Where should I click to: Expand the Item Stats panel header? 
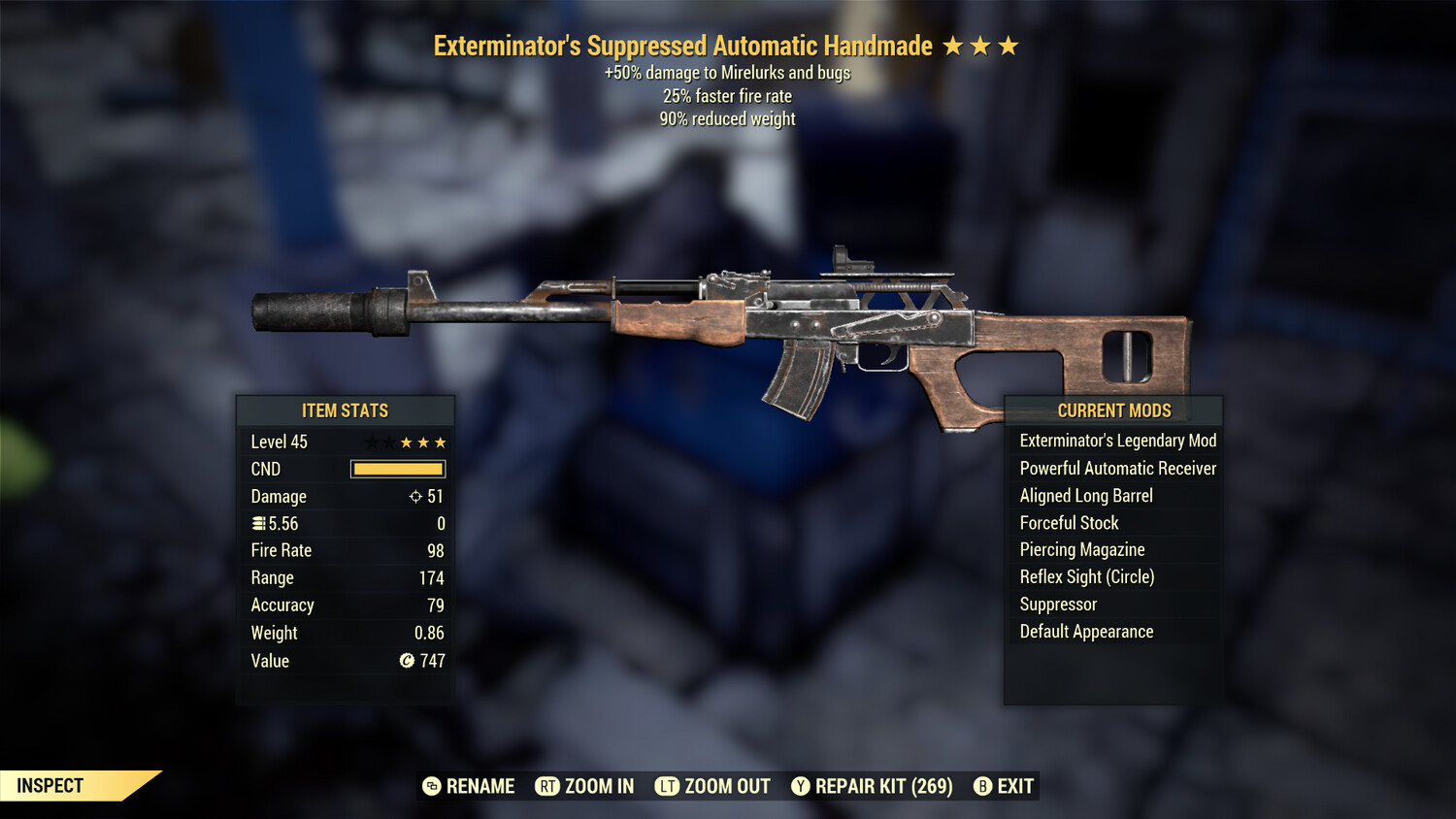pyautogui.click(x=346, y=410)
